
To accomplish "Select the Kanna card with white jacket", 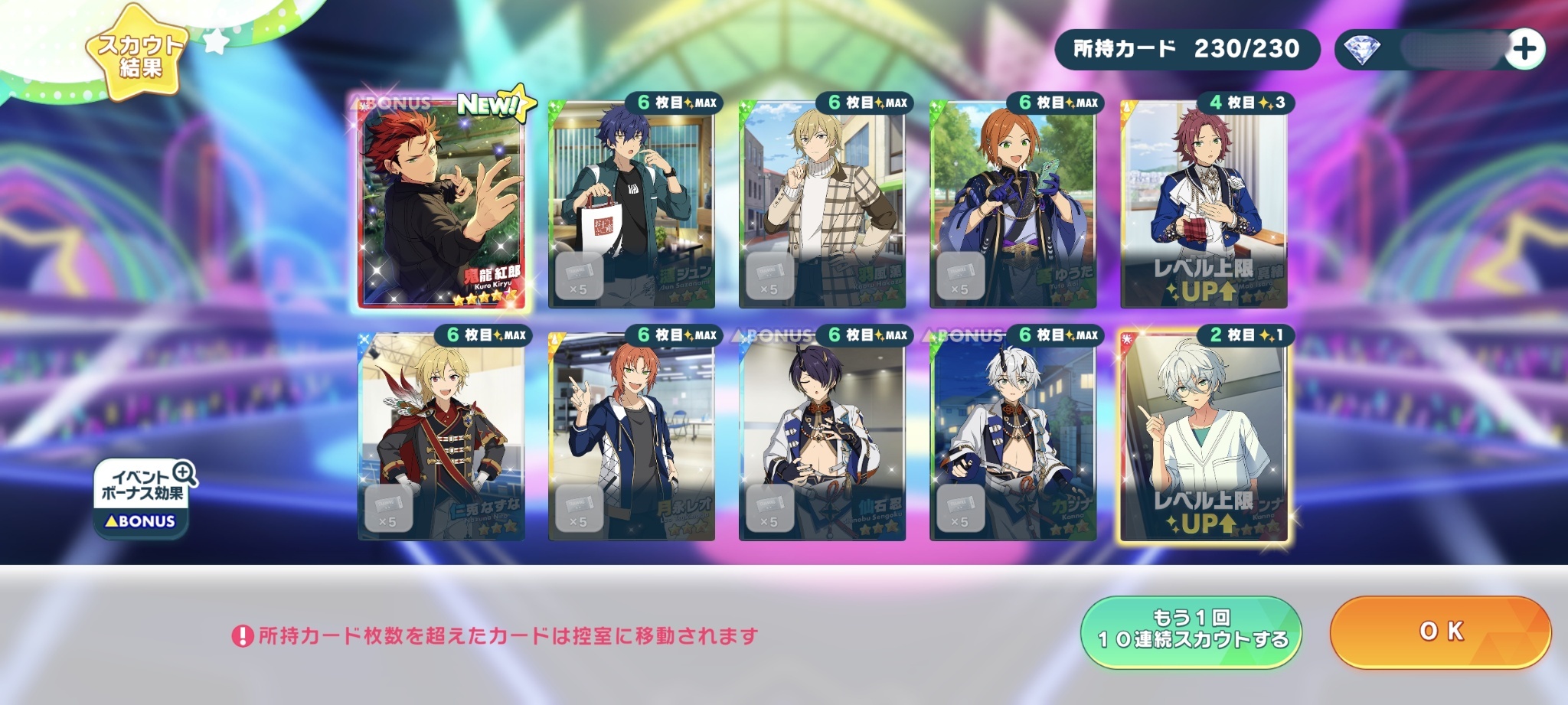I will pos(1204,438).
